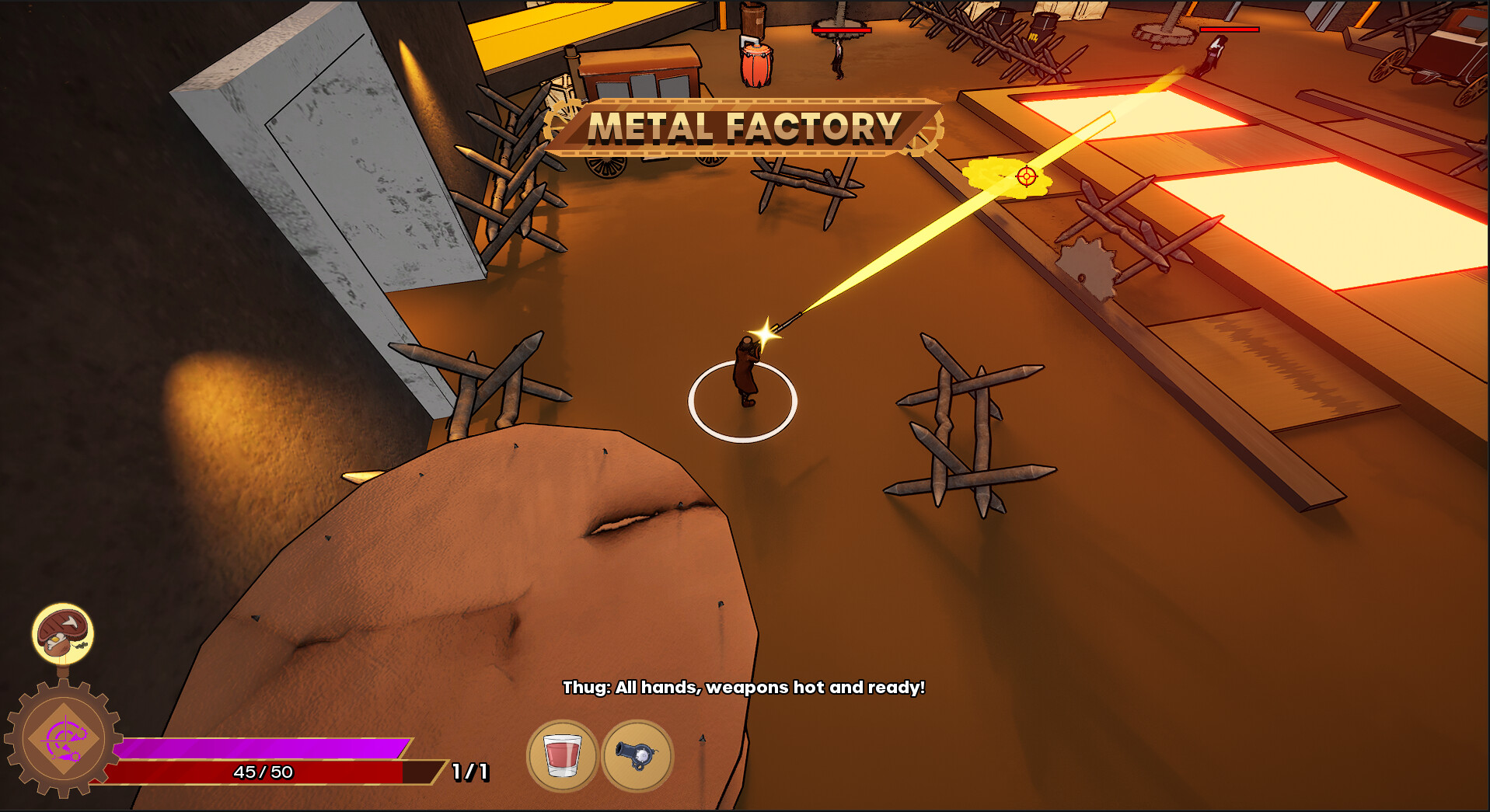Click the METAL FACTORY banner title
The width and height of the screenshot is (1490, 812).
coord(744,128)
